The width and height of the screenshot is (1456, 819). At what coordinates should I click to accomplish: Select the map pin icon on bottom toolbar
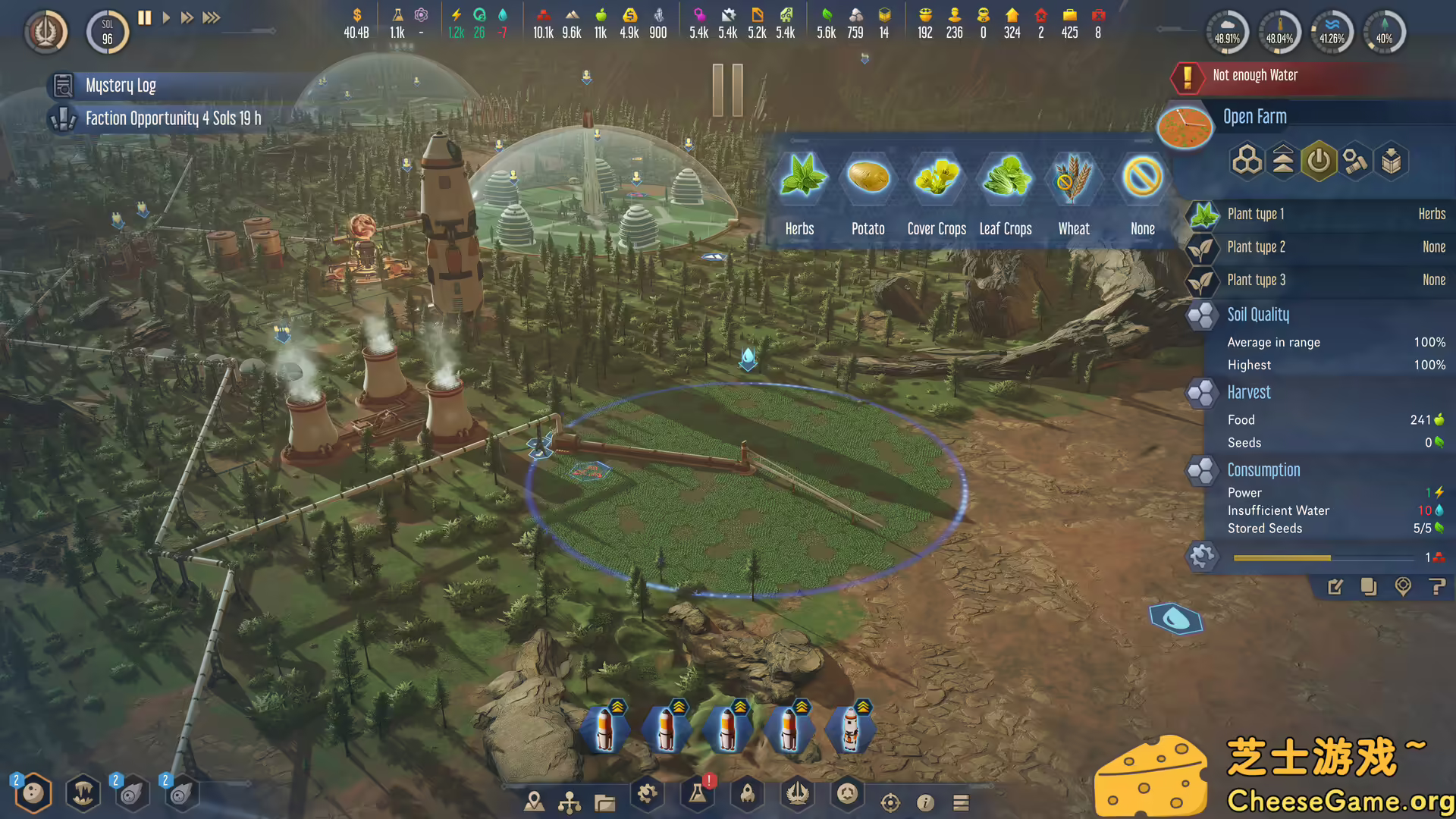coord(535,802)
